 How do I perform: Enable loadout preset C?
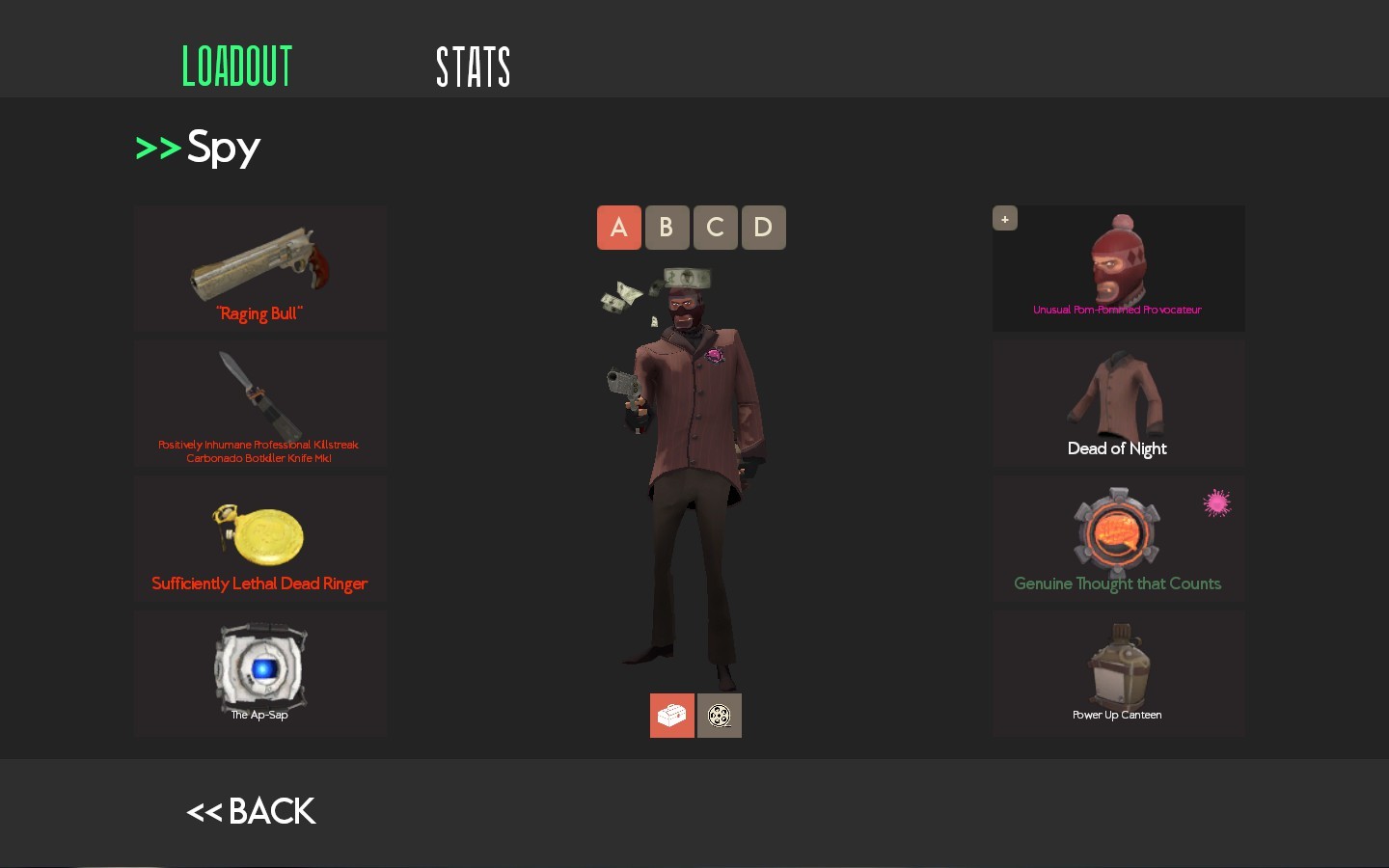(x=715, y=228)
